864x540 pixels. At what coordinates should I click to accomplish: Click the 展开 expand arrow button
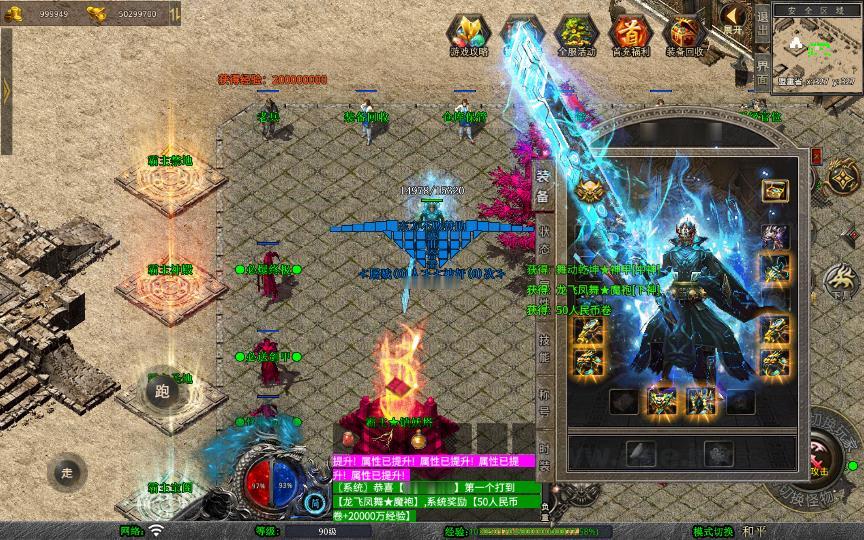[734, 18]
